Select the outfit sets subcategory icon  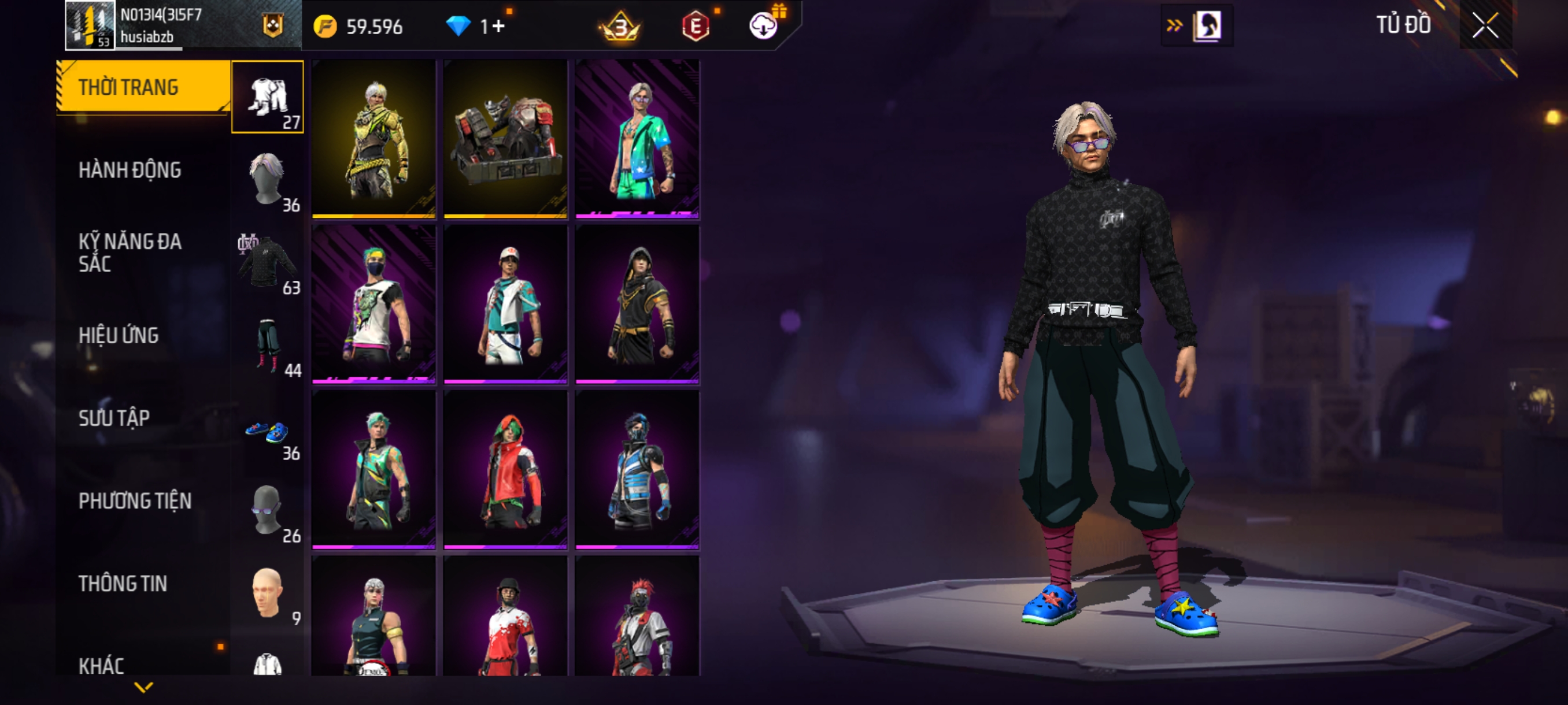click(267, 97)
